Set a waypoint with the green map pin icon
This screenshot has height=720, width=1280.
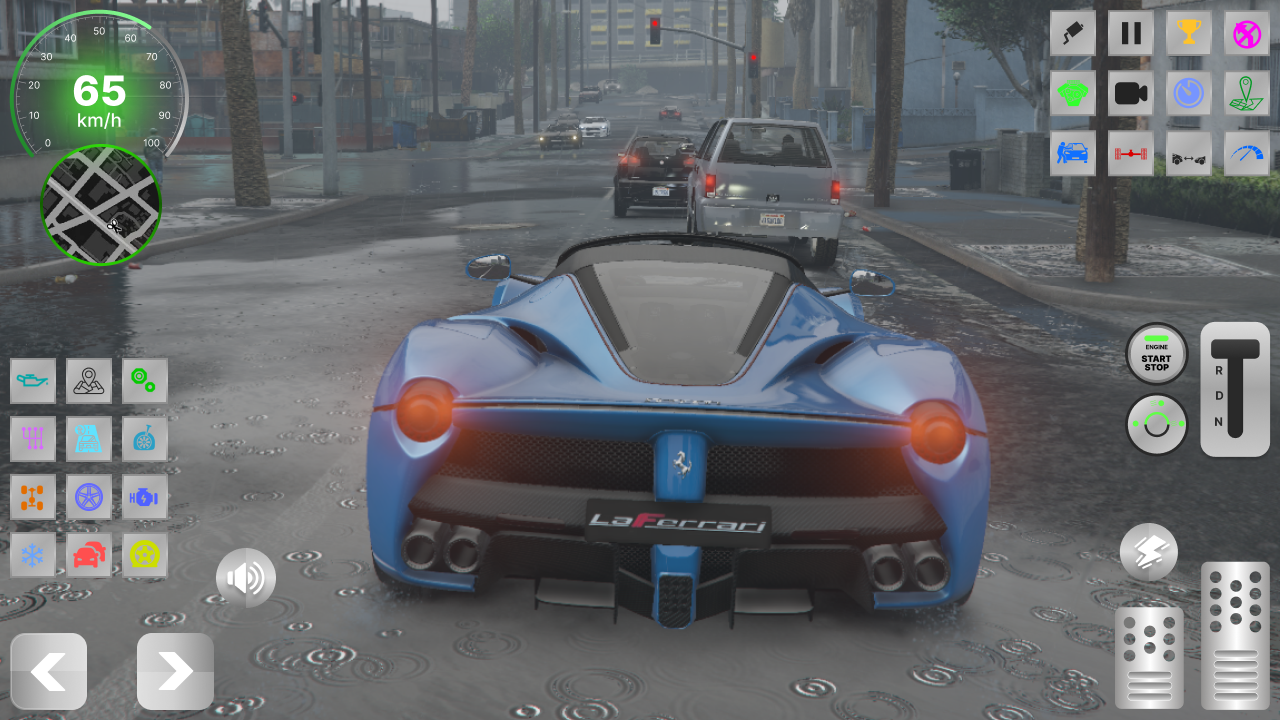coord(1246,93)
